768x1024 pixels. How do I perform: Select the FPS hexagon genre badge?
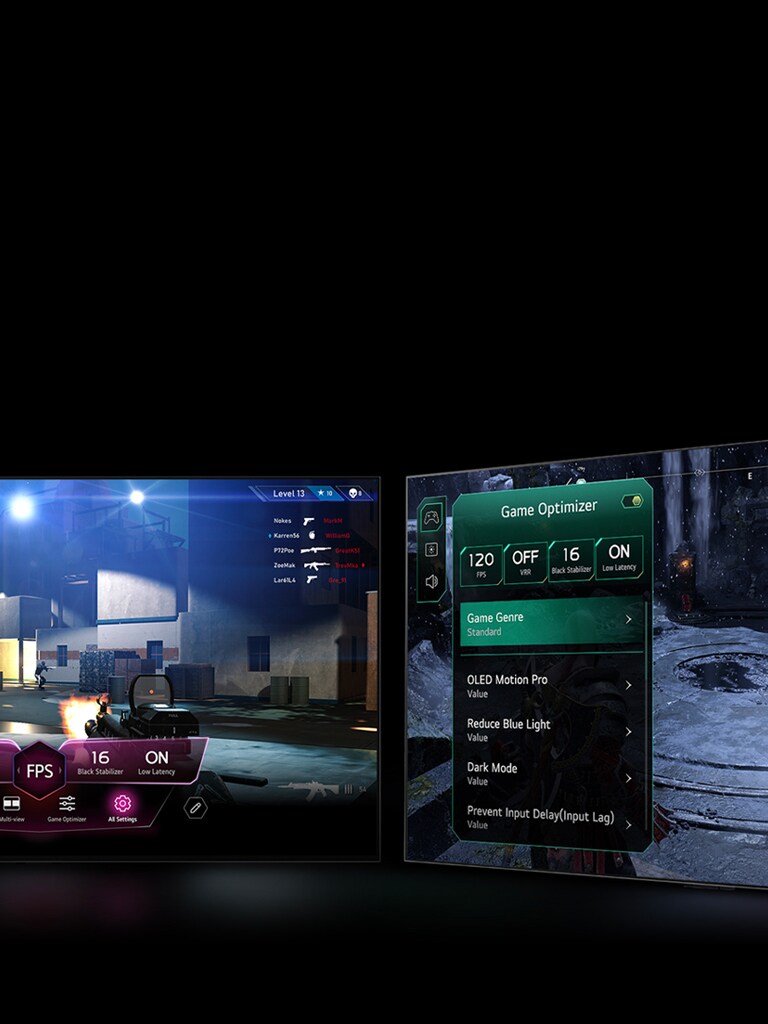tap(40, 770)
